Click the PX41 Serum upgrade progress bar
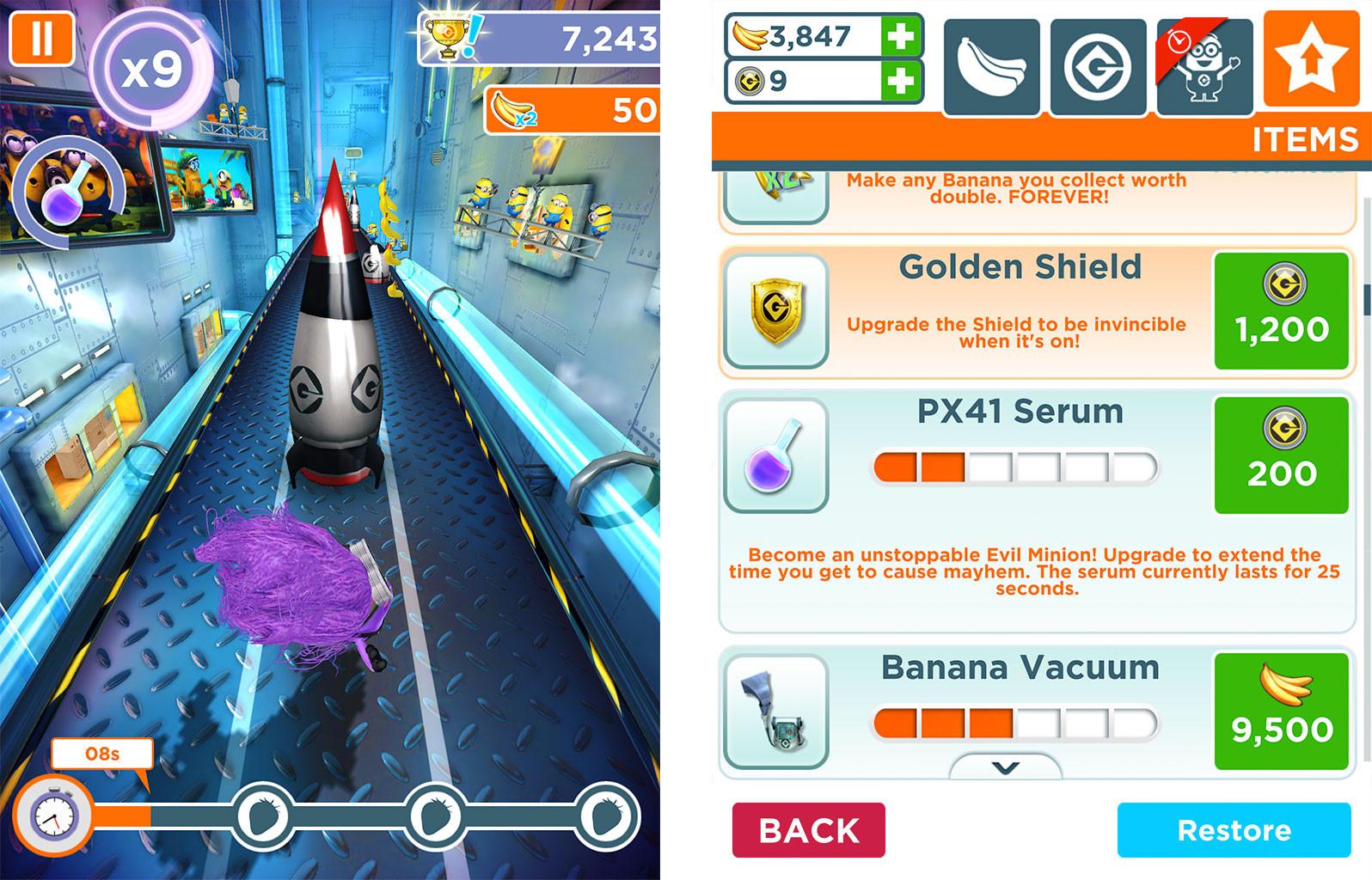Image resolution: width=1372 pixels, height=880 pixels. (x=1014, y=463)
